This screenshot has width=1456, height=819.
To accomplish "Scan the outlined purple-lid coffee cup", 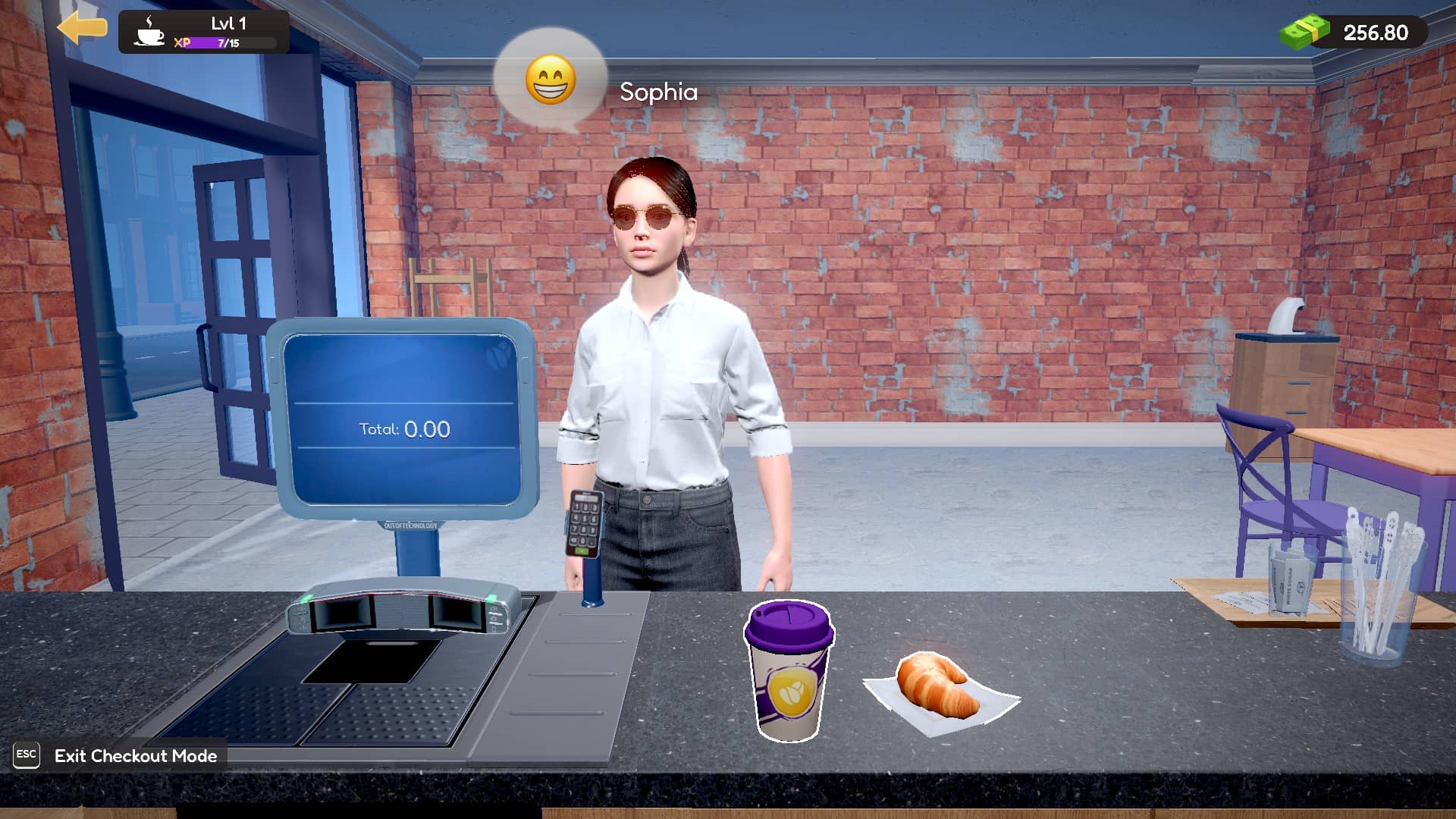I will pyautogui.click(x=789, y=671).
